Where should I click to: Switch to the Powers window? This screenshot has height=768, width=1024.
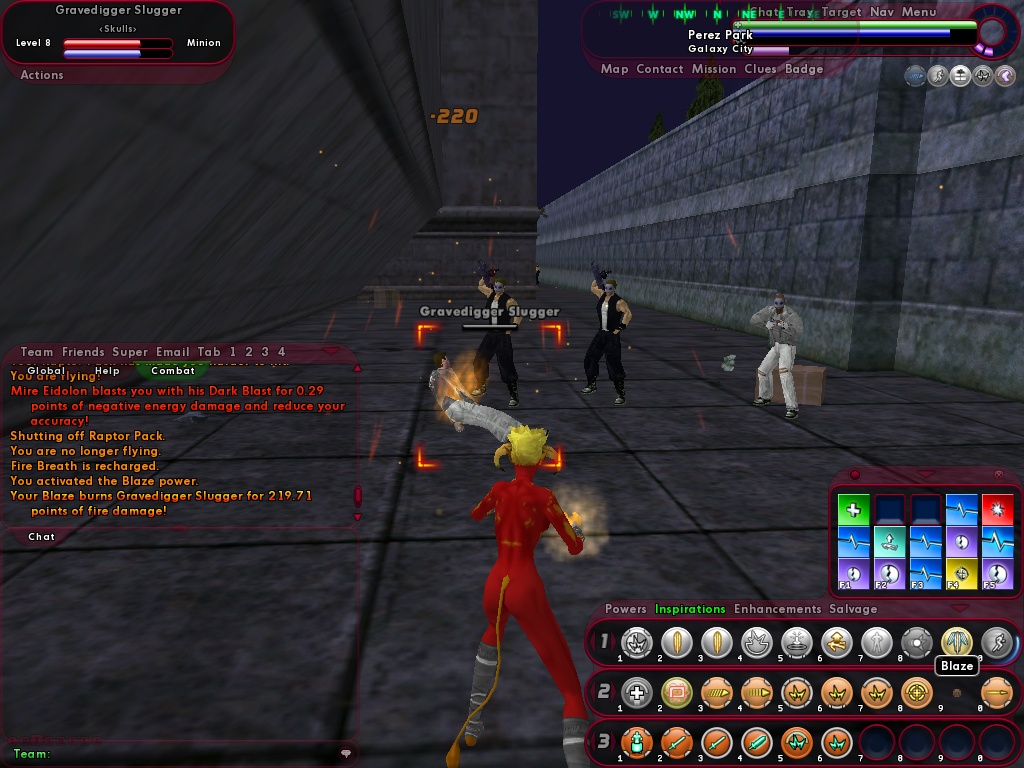pos(626,609)
